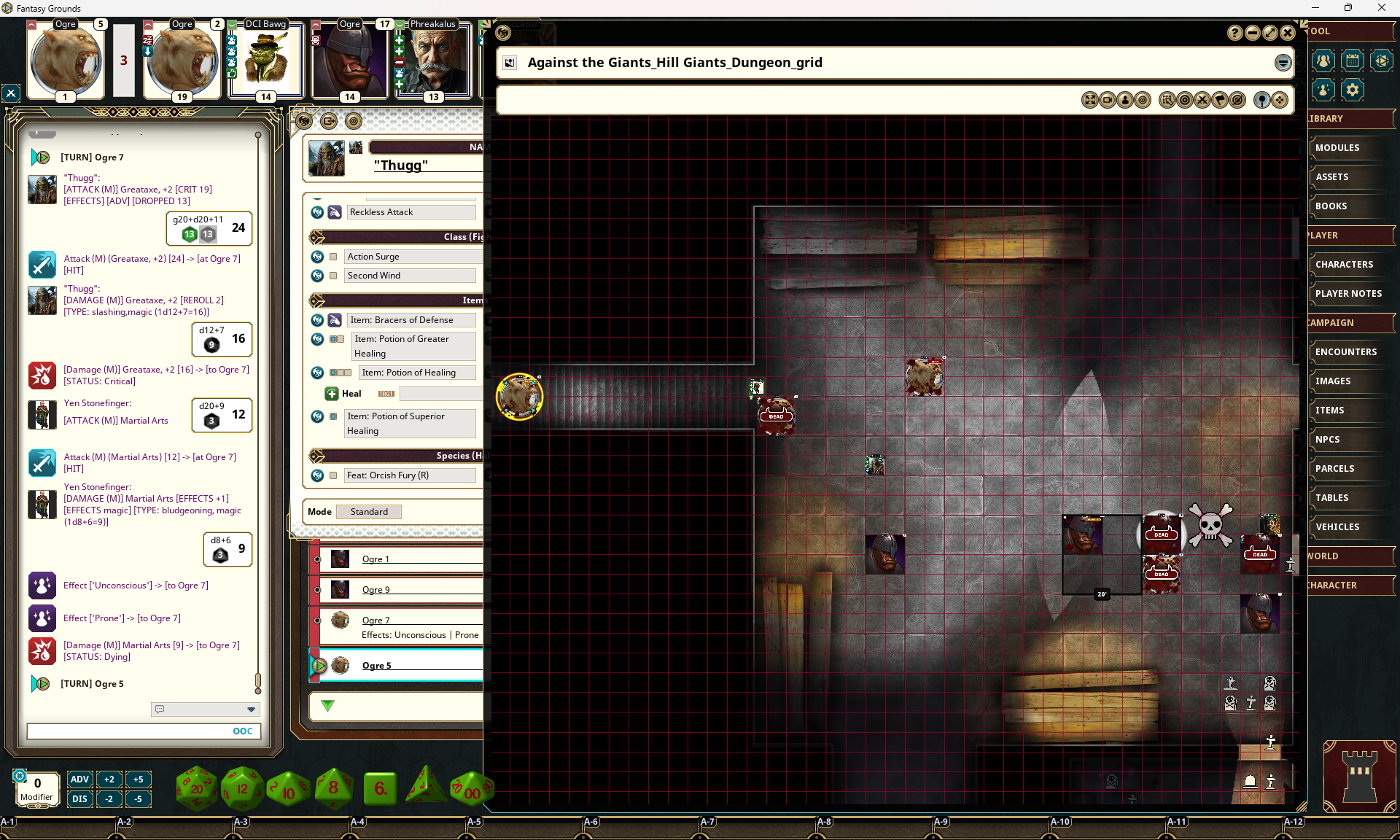Open the Characters list
Screen dimensions: 1400x840
(x=1344, y=265)
